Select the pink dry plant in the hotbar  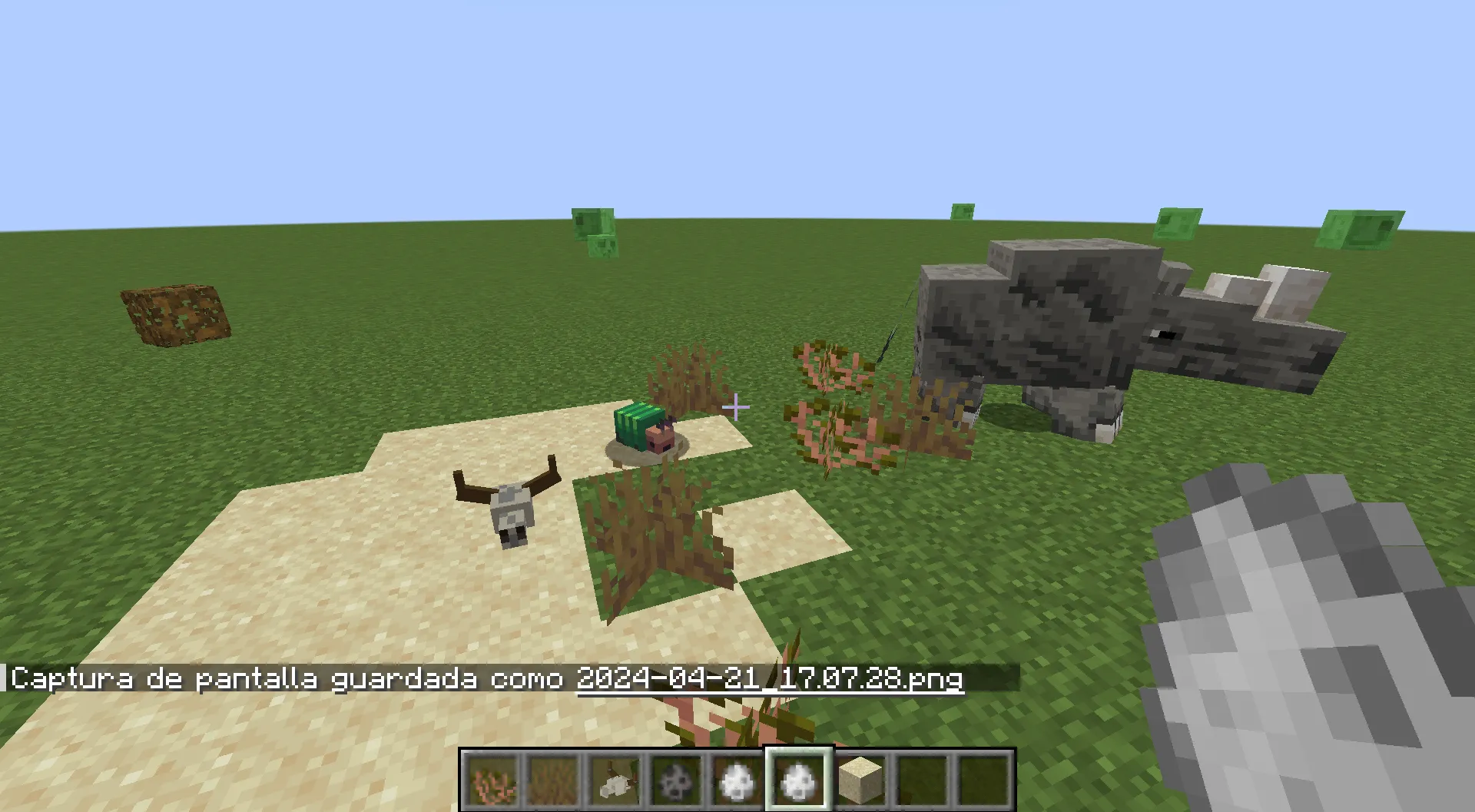pyautogui.click(x=492, y=780)
